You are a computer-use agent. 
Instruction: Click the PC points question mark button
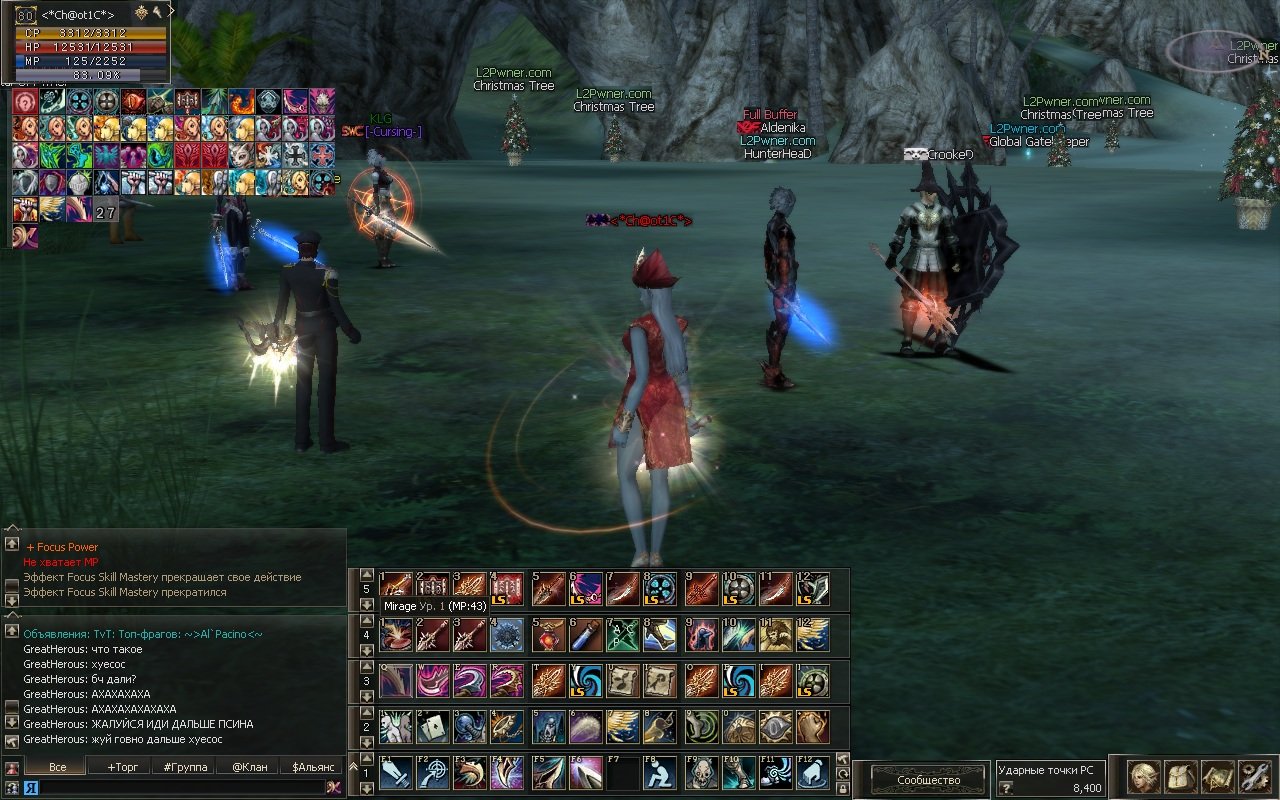coord(1006,788)
